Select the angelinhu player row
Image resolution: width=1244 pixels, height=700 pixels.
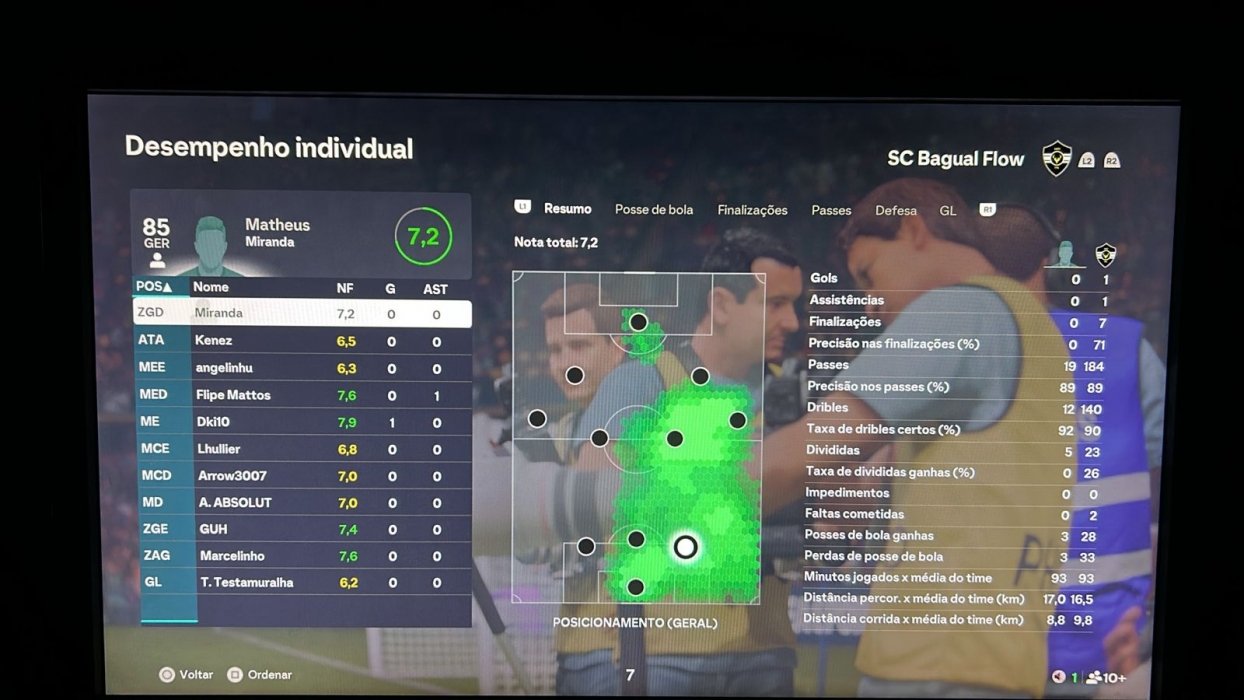click(x=301, y=368)
